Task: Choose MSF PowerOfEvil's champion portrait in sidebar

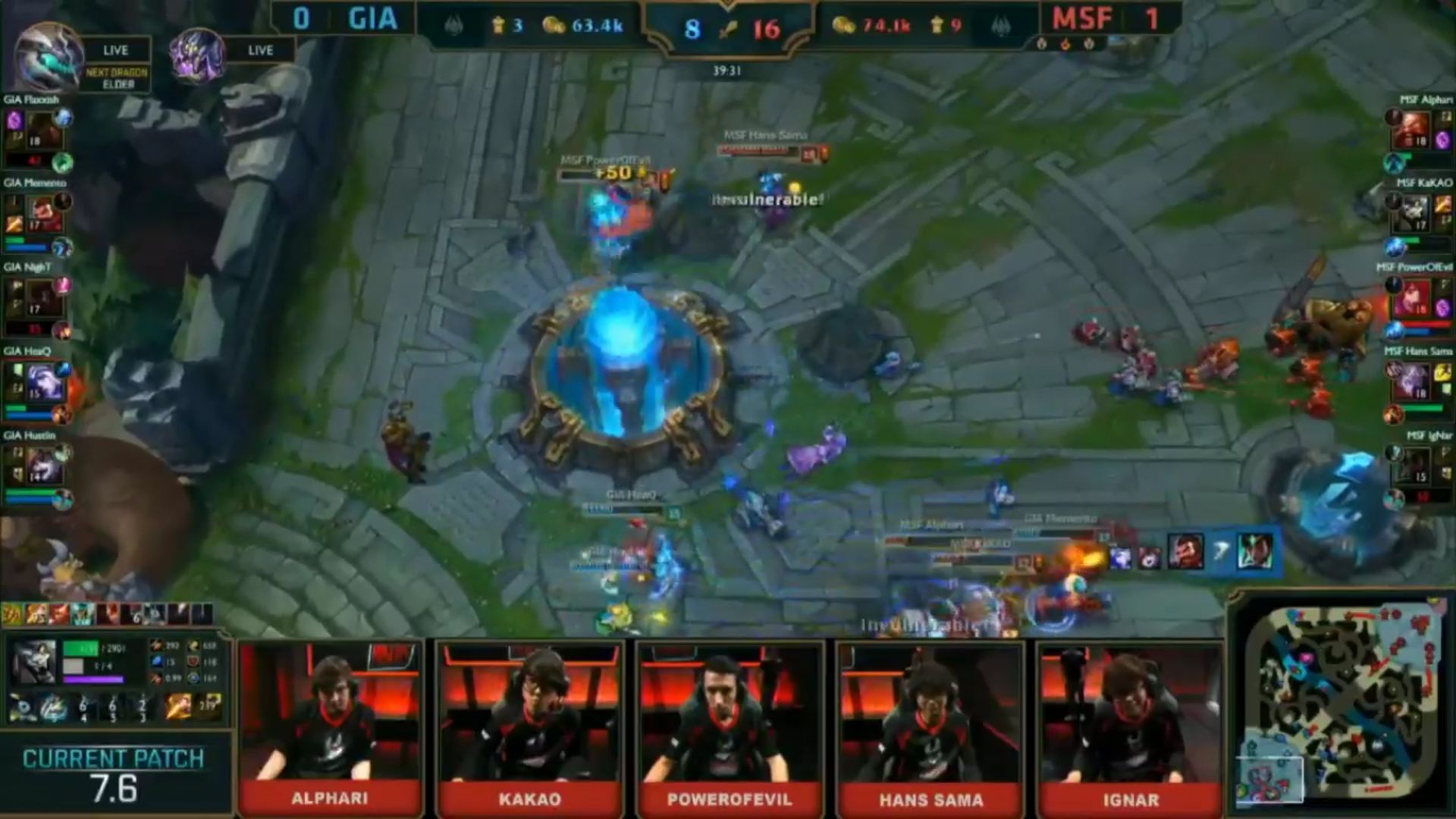Action: [x=1413, y=298]
